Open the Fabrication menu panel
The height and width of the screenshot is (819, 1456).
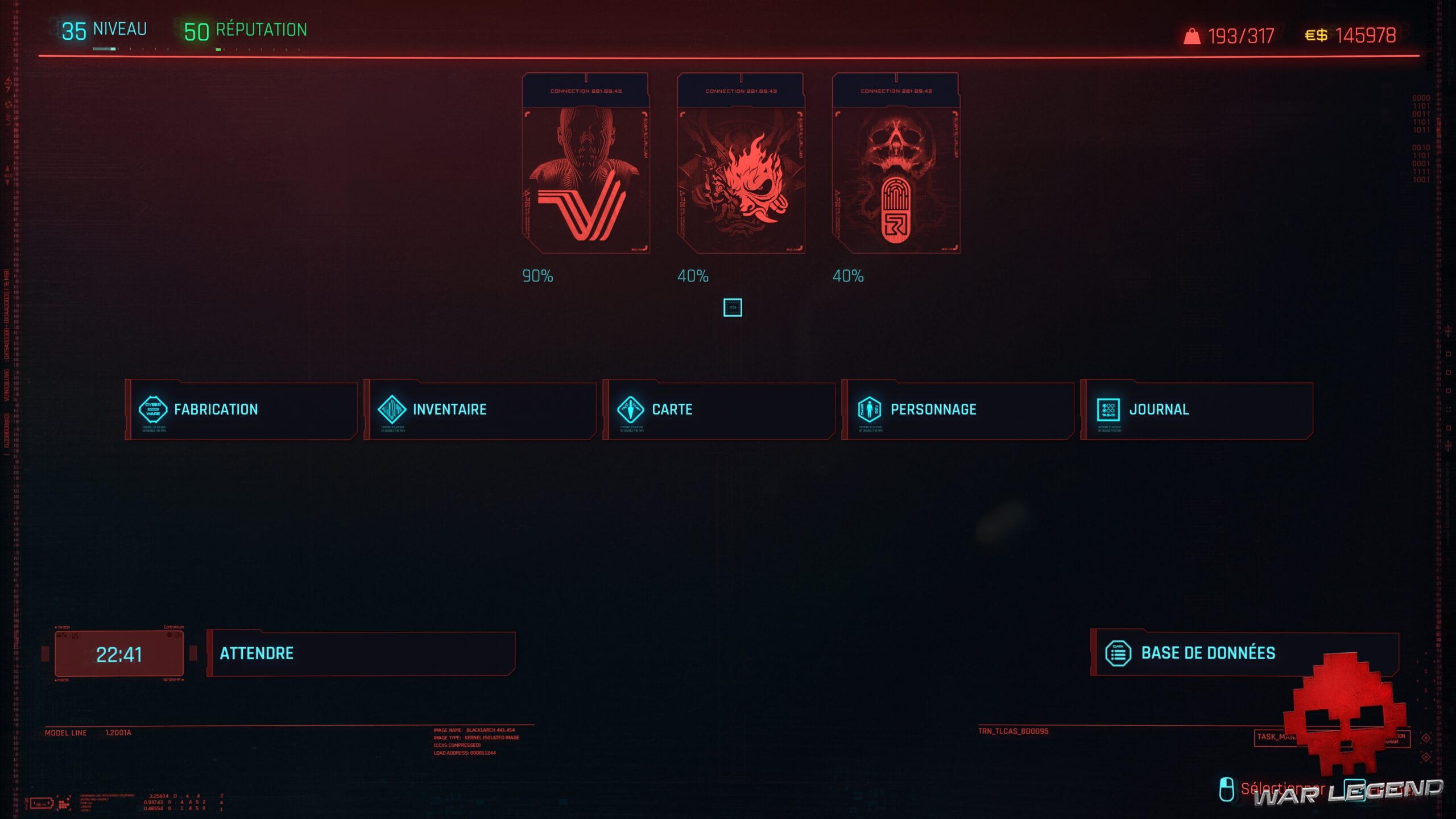239,409
